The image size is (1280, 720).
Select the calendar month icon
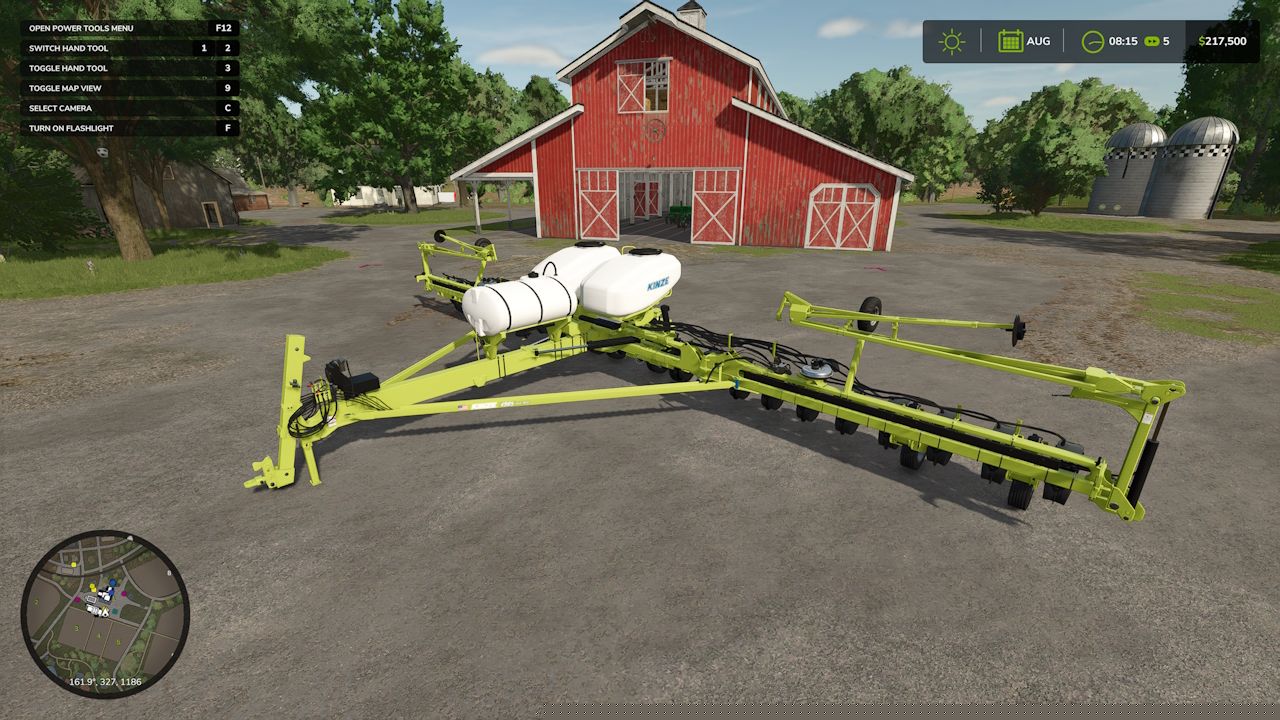(x=1010, y=41)
